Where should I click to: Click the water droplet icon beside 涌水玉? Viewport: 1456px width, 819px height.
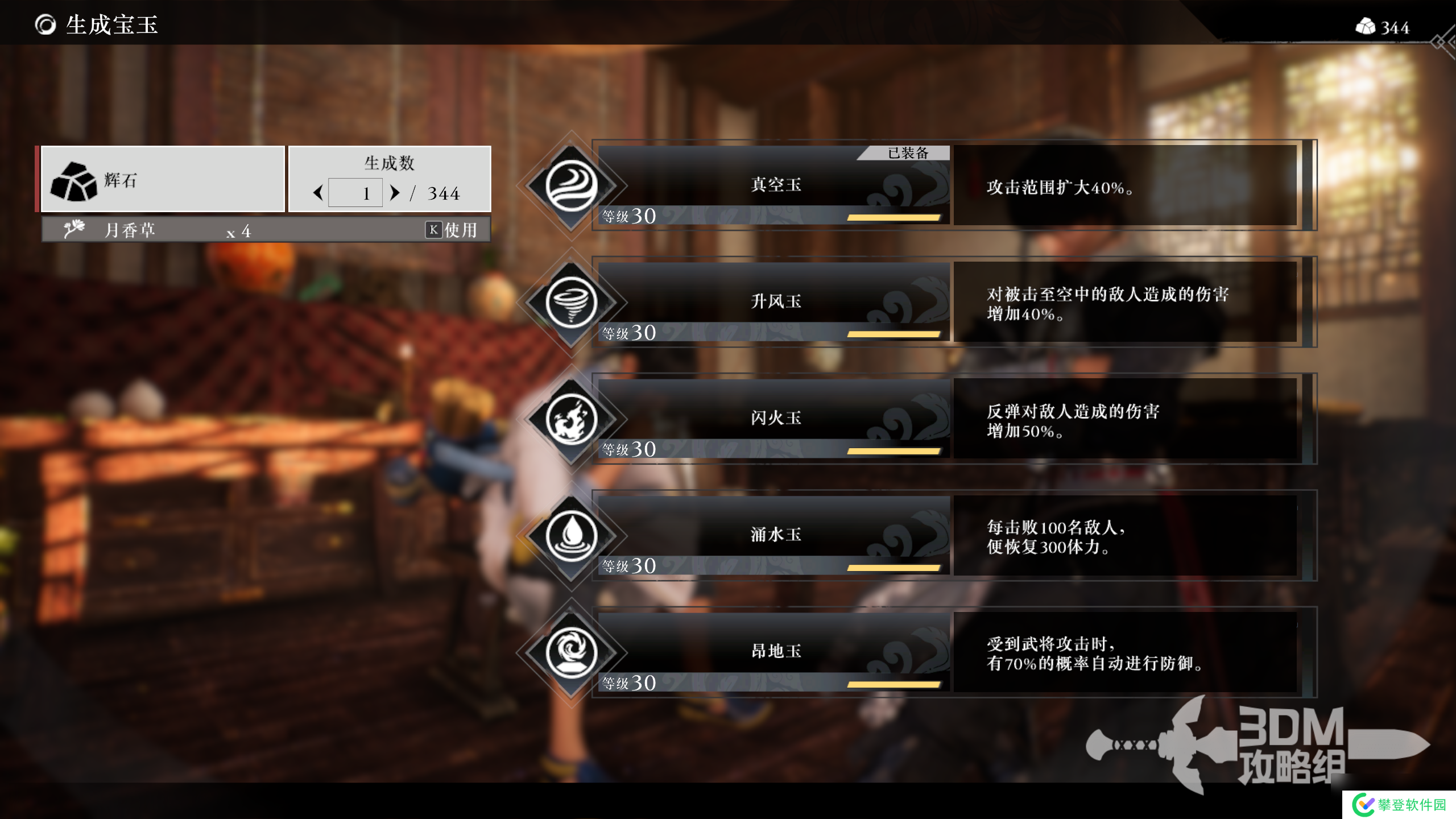[571, 536]
